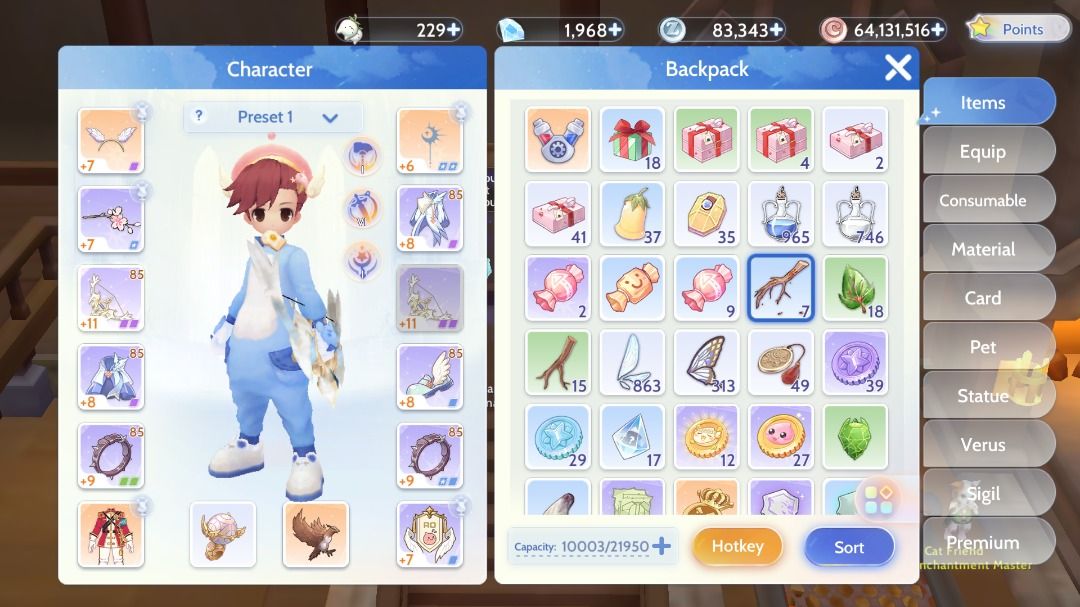Click the Sort button
This screenshot has width=1080, height=607.
(x=849, y=547)
